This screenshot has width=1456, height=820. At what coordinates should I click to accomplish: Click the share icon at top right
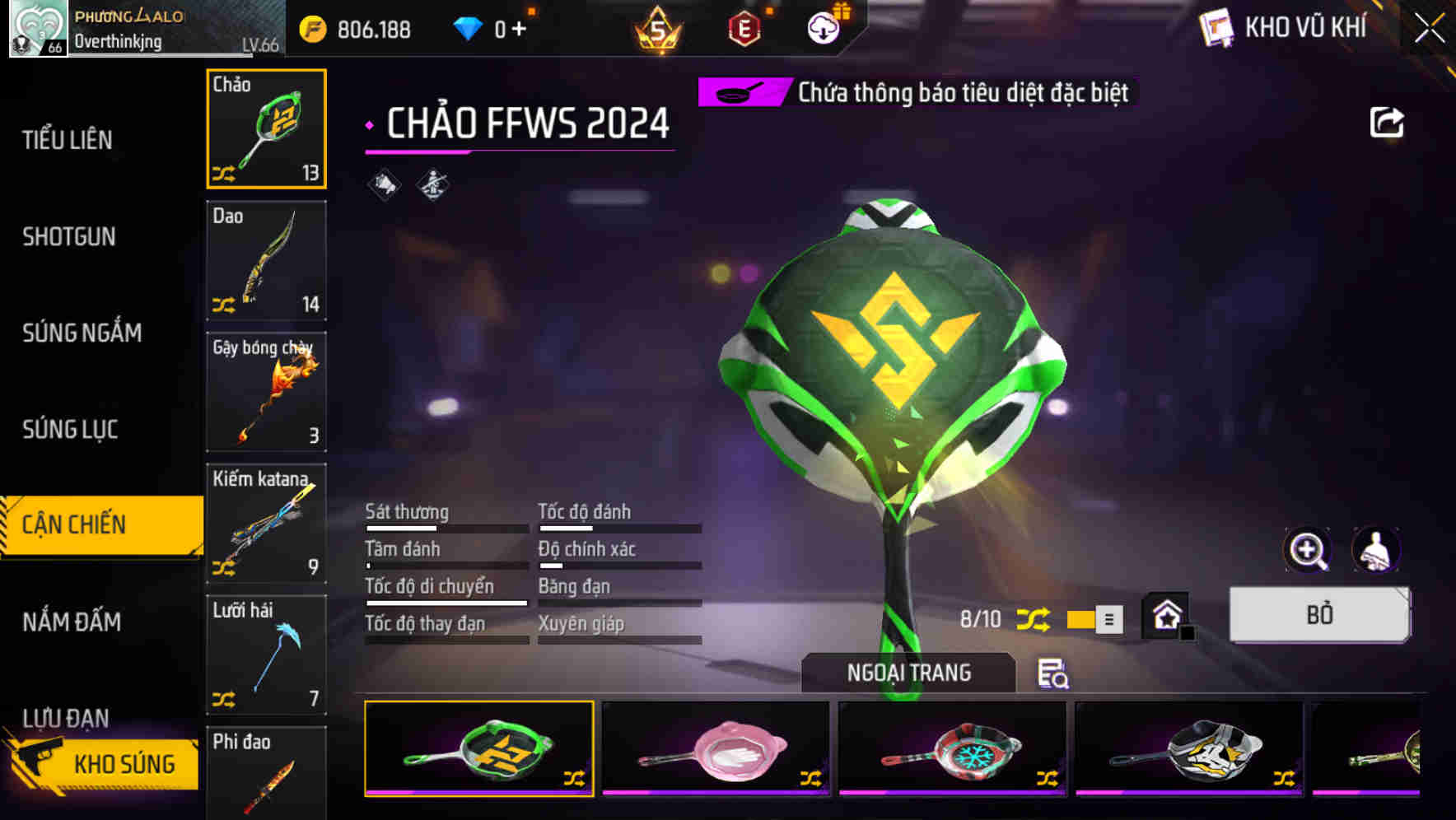tap(1388, 122)
